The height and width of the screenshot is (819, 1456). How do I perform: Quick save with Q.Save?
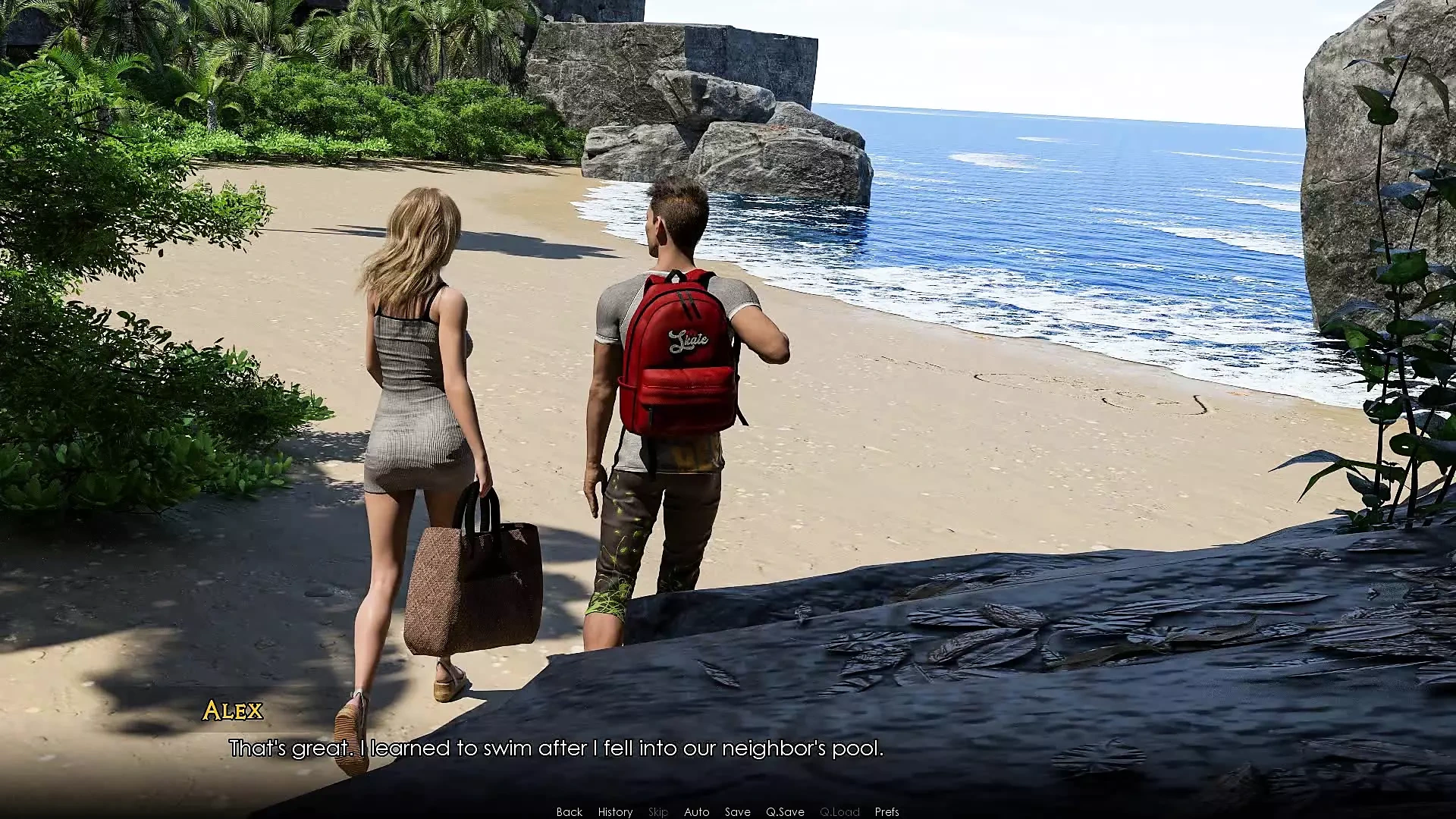[x=785, y=811]
